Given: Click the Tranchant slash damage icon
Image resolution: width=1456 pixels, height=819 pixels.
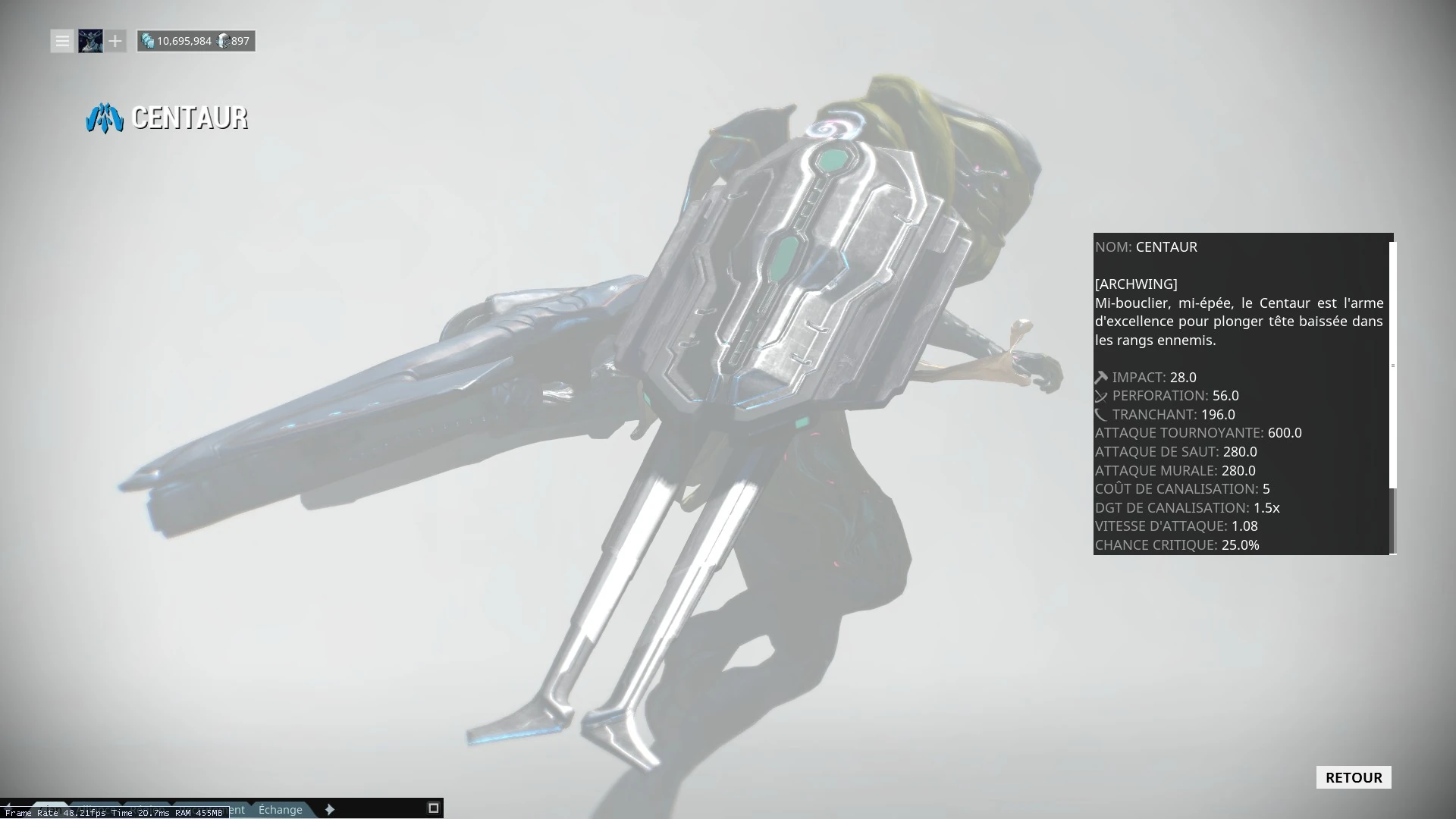Looking at the screenshot, I should point(1100,414).
